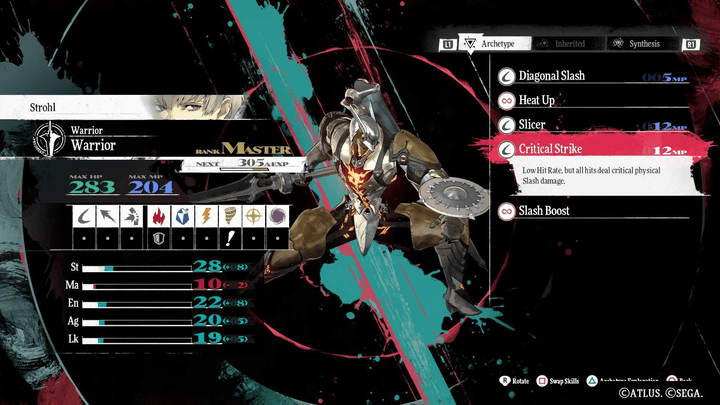Click the golden light affinity icon

pyautogui.click(x=254, y=217)
